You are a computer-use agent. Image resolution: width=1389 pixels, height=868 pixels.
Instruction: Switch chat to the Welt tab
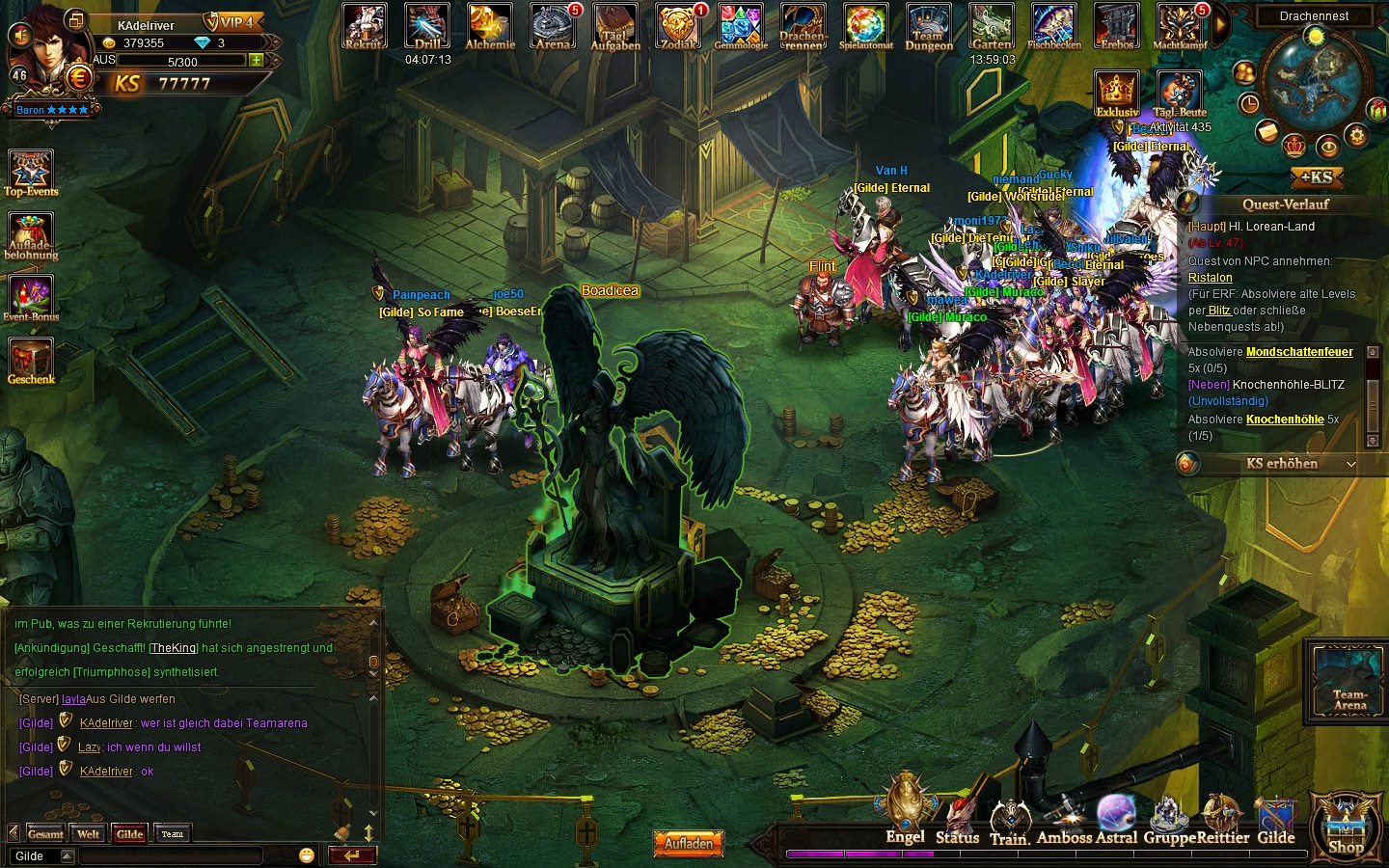tap(89, 834)
